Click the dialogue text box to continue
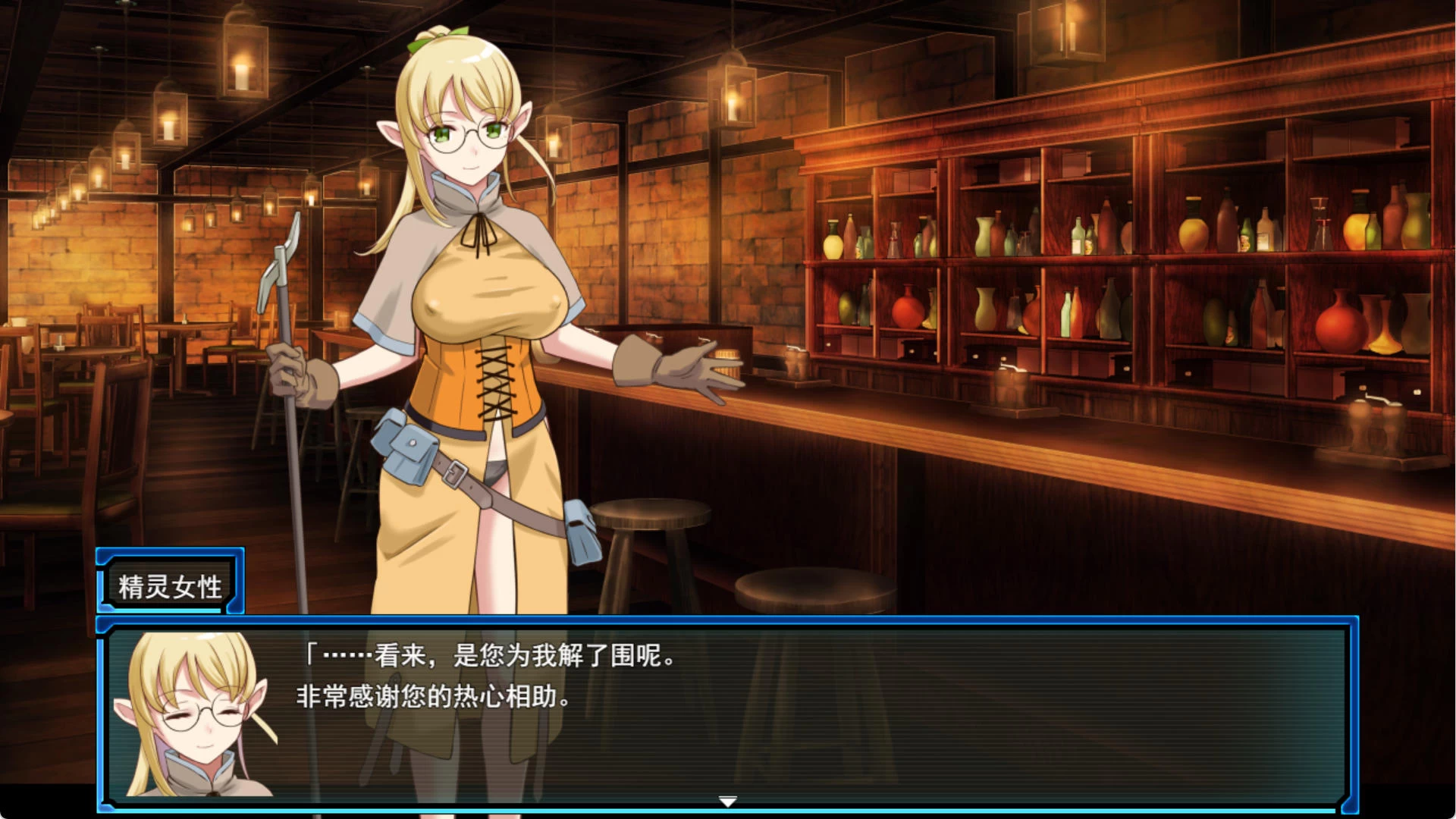This screenshot has height=819, width=1456. [758, 713]
